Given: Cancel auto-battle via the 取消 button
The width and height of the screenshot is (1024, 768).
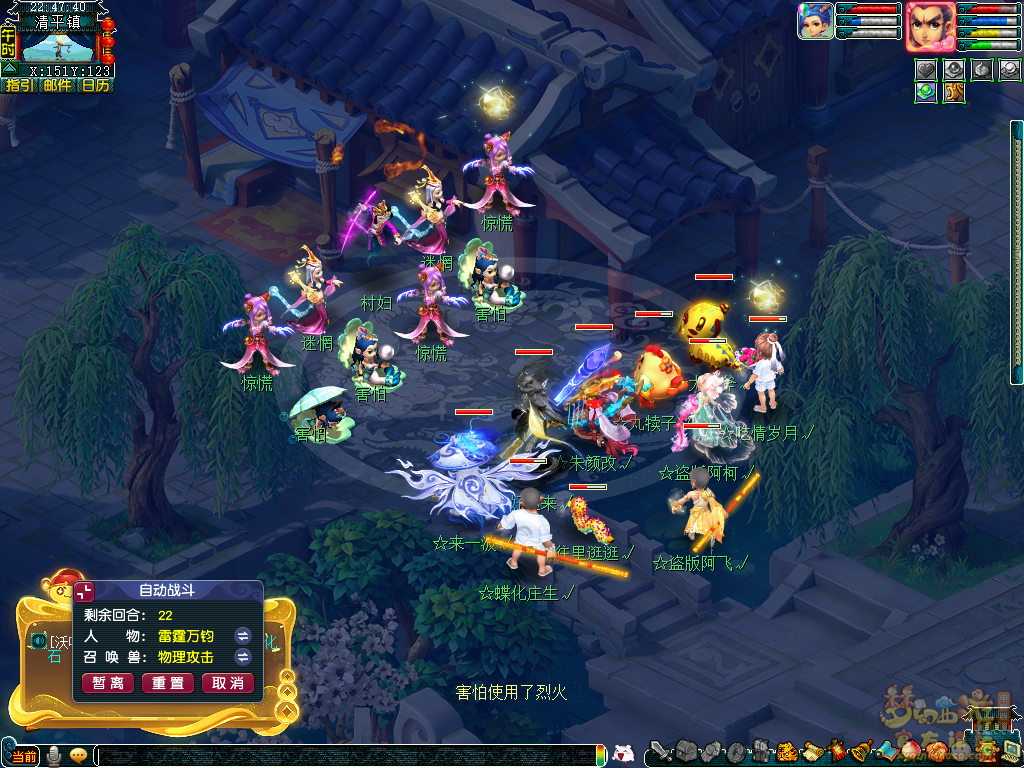Looking at the screenshot, I should (x=228, y=683).
